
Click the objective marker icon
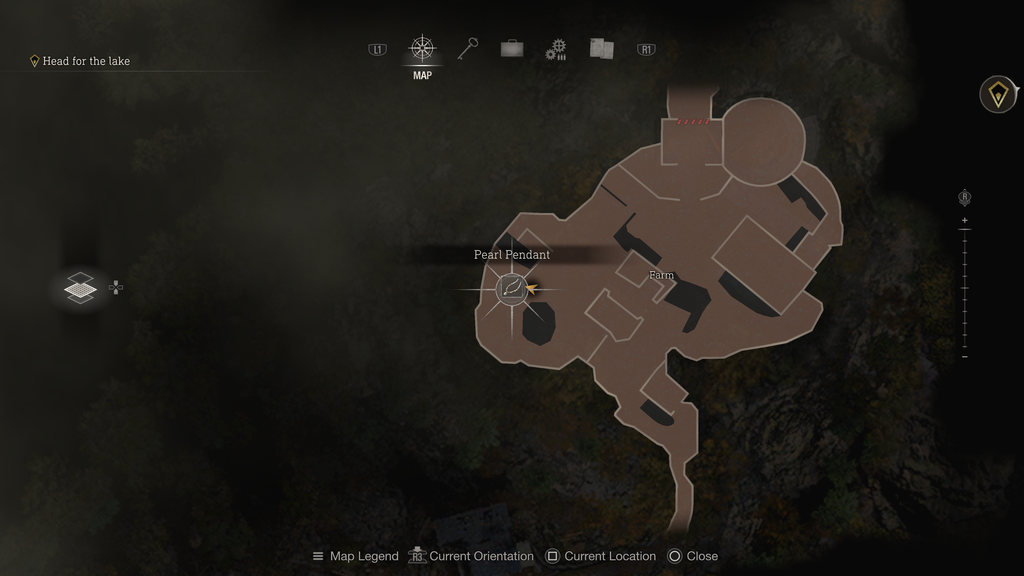pyautogui.click(x=997, y=95)
